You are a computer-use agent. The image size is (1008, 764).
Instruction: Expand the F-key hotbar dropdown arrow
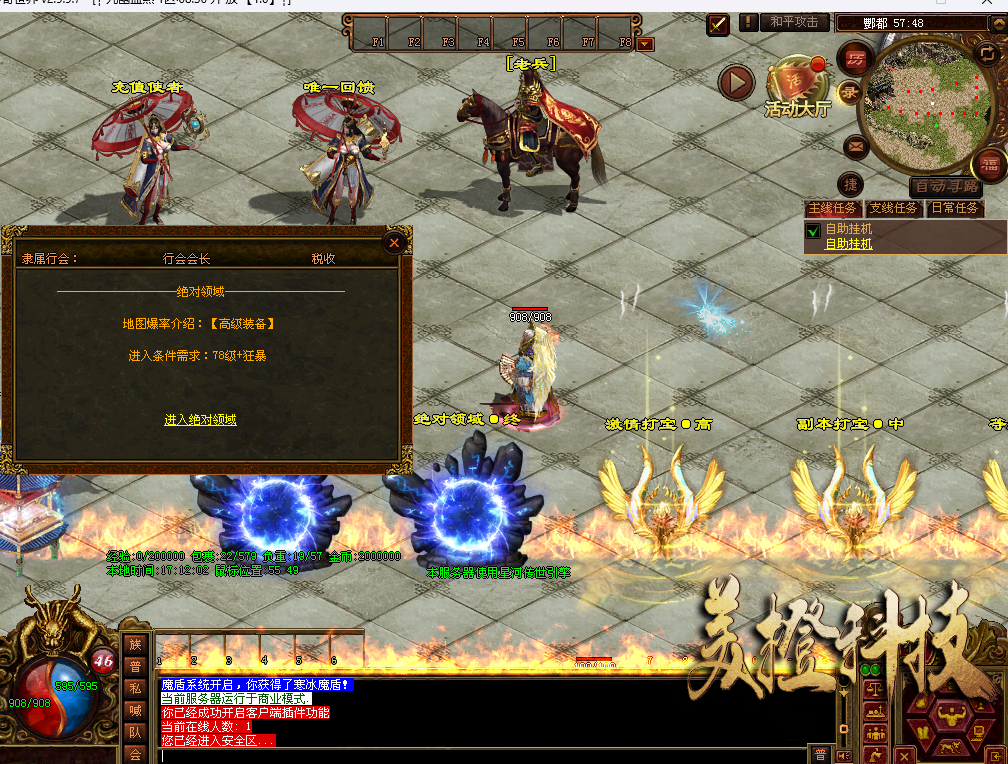point(645,44)
